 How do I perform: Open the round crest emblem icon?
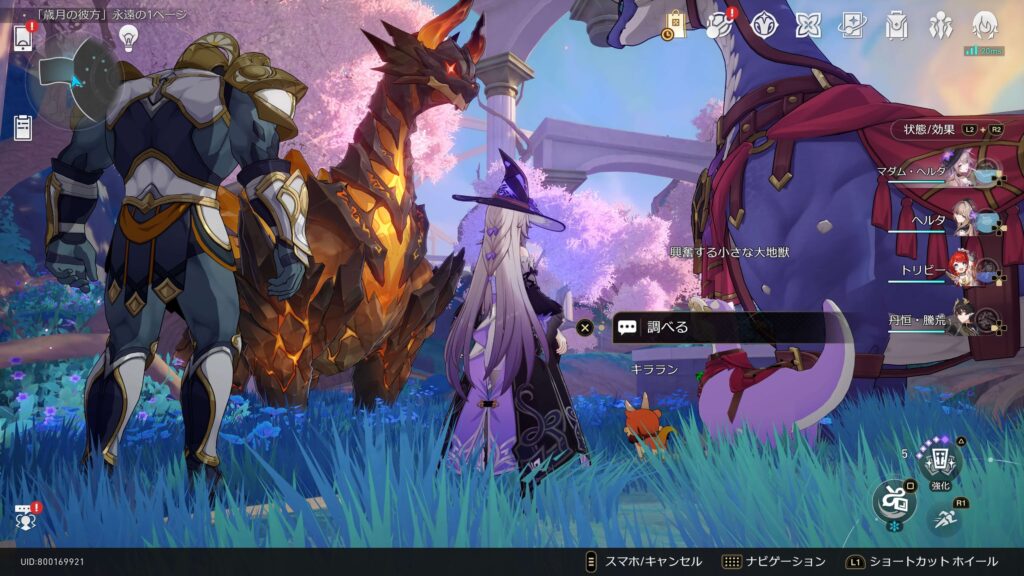pos(765,25)
